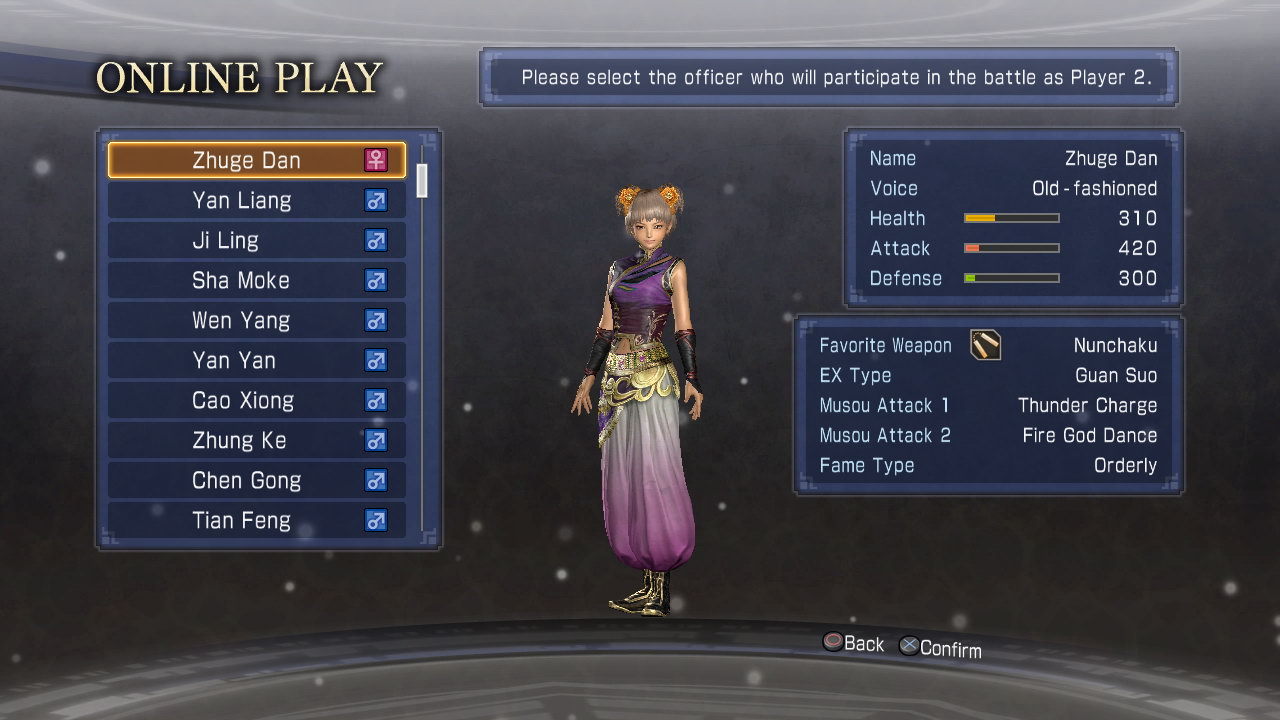1280x720 pixels.
Task: Pick officer Tian Feng
Action: click(256, 520)
